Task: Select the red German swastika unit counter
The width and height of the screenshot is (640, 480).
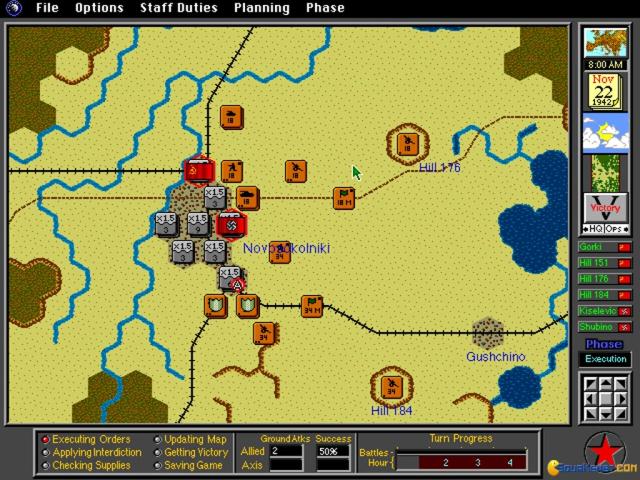Action: click(230, 223)
